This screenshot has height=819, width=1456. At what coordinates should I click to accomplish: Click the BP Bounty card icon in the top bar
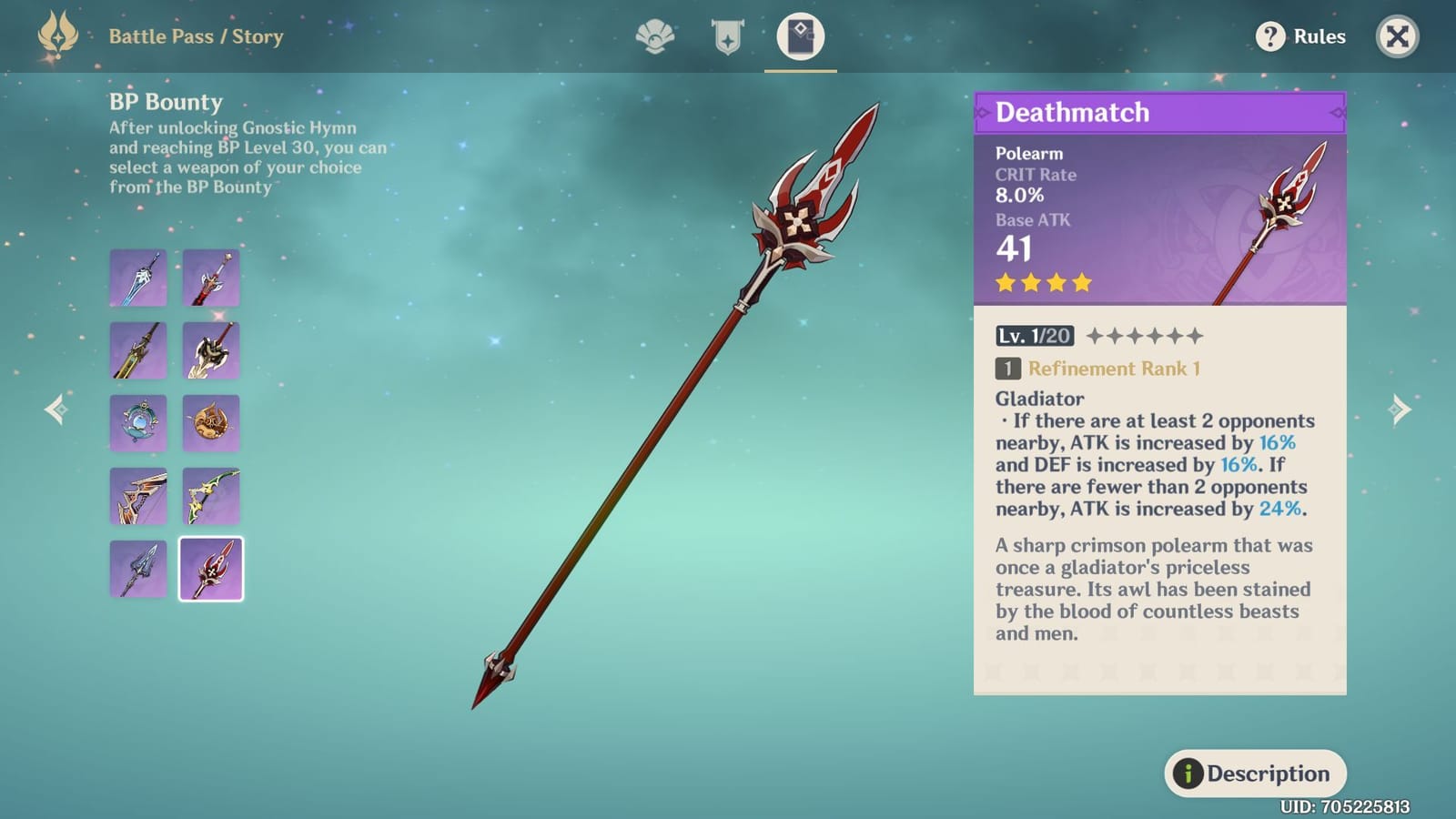799,35
